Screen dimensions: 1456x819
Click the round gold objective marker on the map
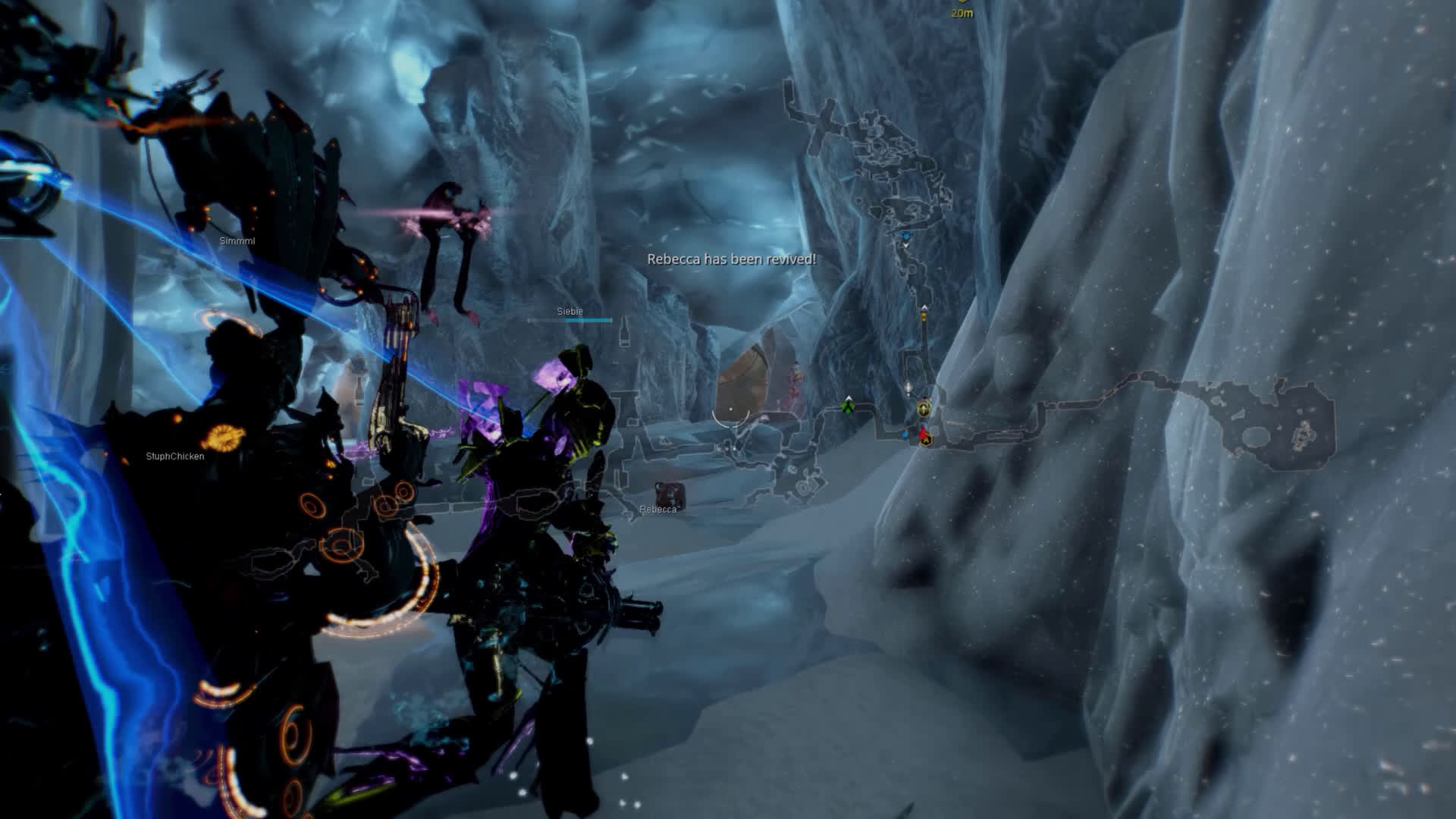tap(923, 409)
